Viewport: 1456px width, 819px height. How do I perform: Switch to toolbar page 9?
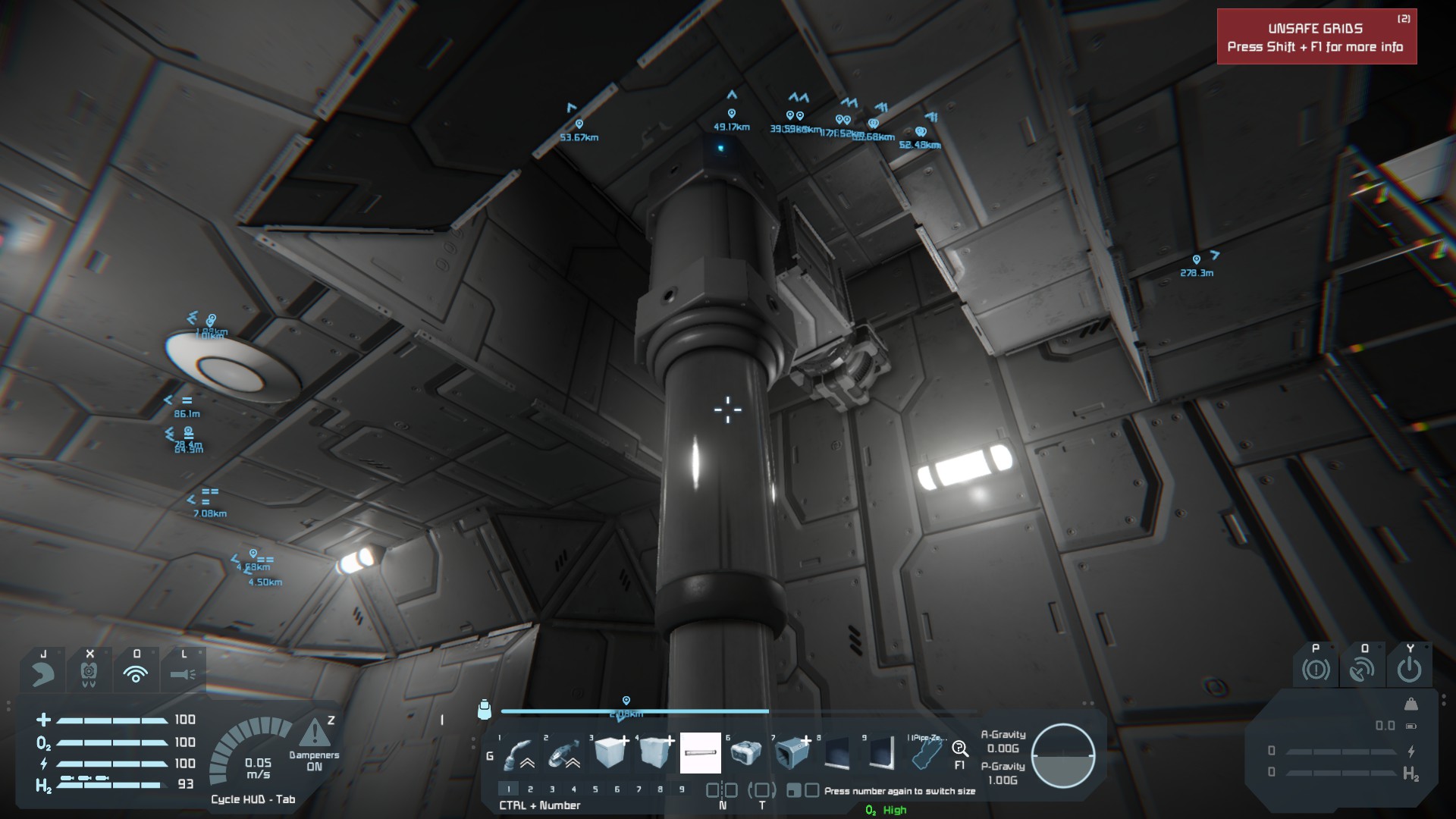click(x=682, y=789)
